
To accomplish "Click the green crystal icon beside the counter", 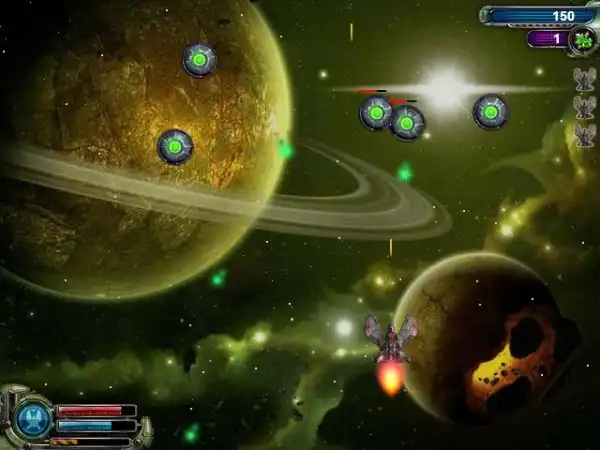I will click(x=581, y=40).
